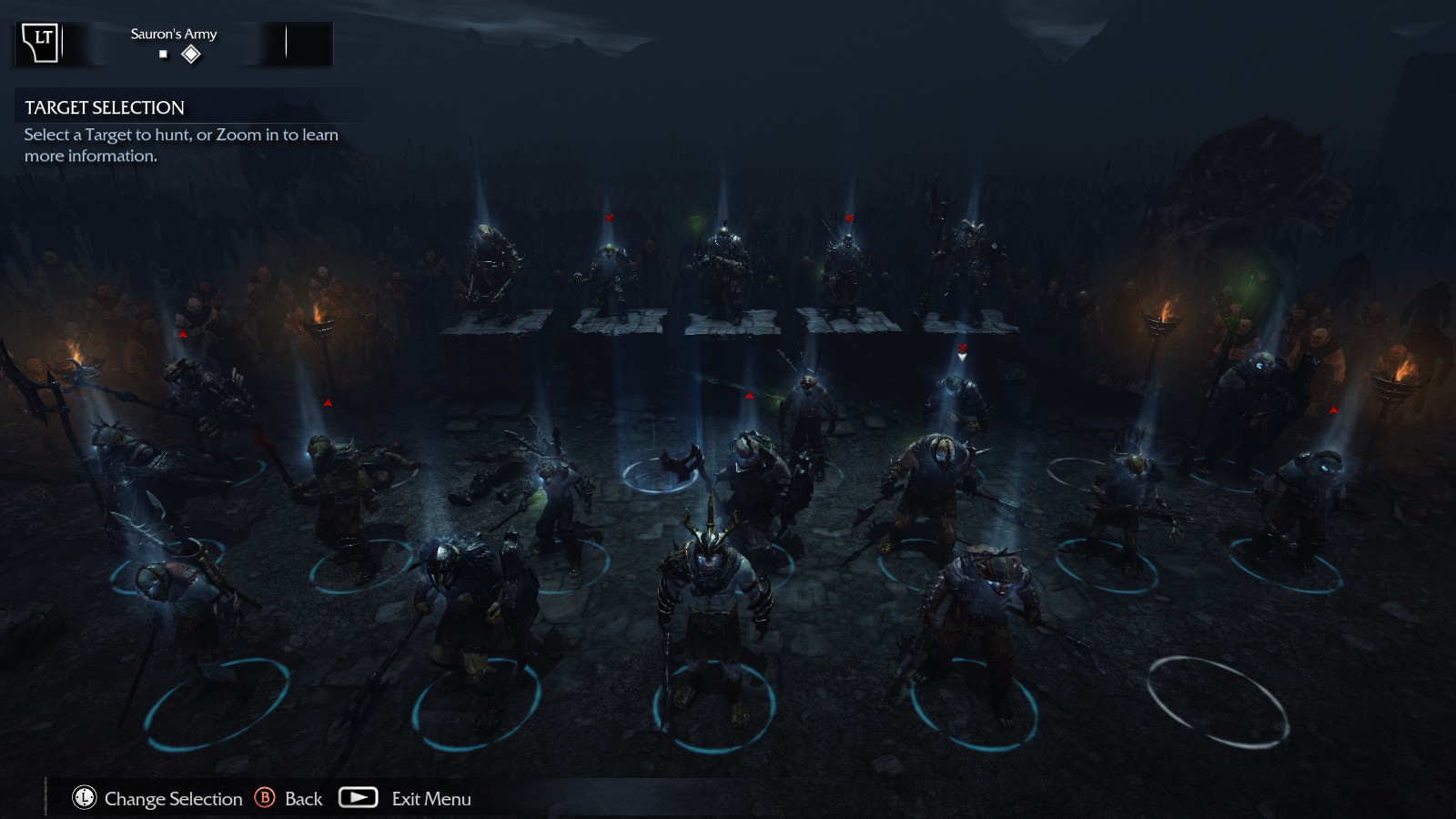Select the empty white-ringed slot
Viewport: 1456px width, 819px height.
[x=1218, y=701]
